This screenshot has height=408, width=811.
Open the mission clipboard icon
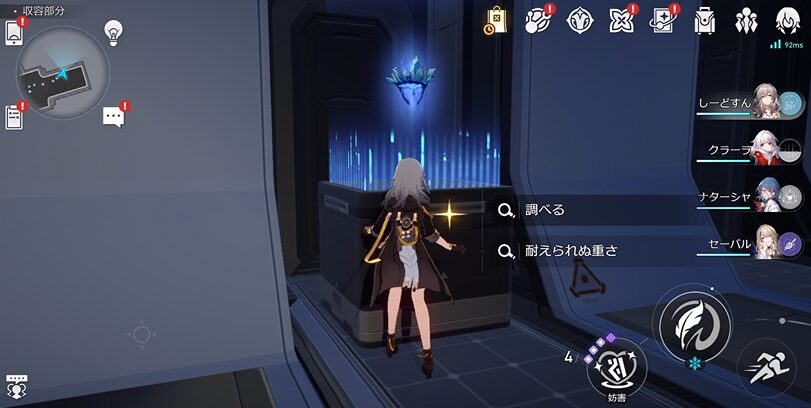pyautogui.click(x=14, y=117)
